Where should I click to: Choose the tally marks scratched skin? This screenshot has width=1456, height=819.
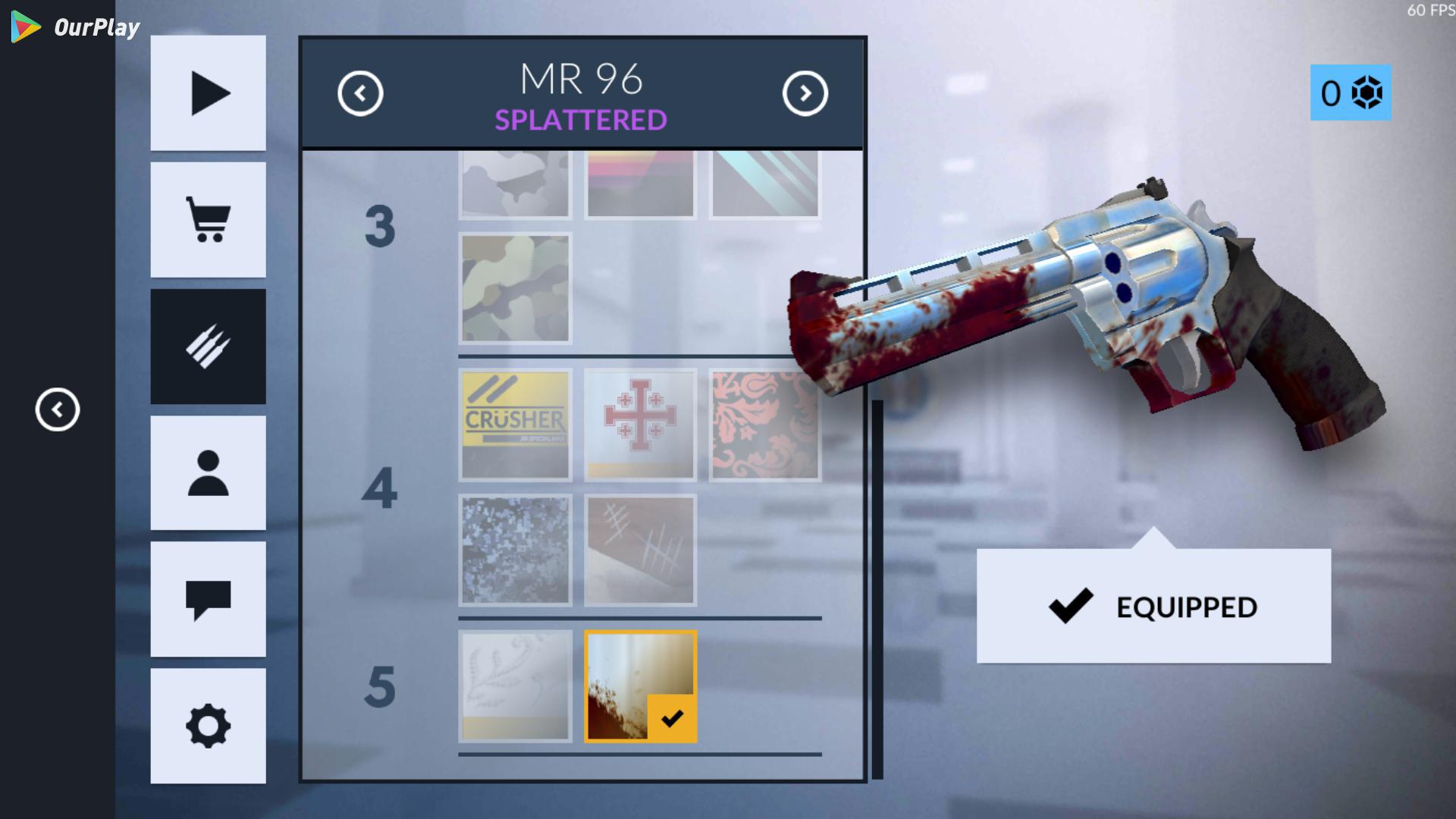tap(640, 551)
